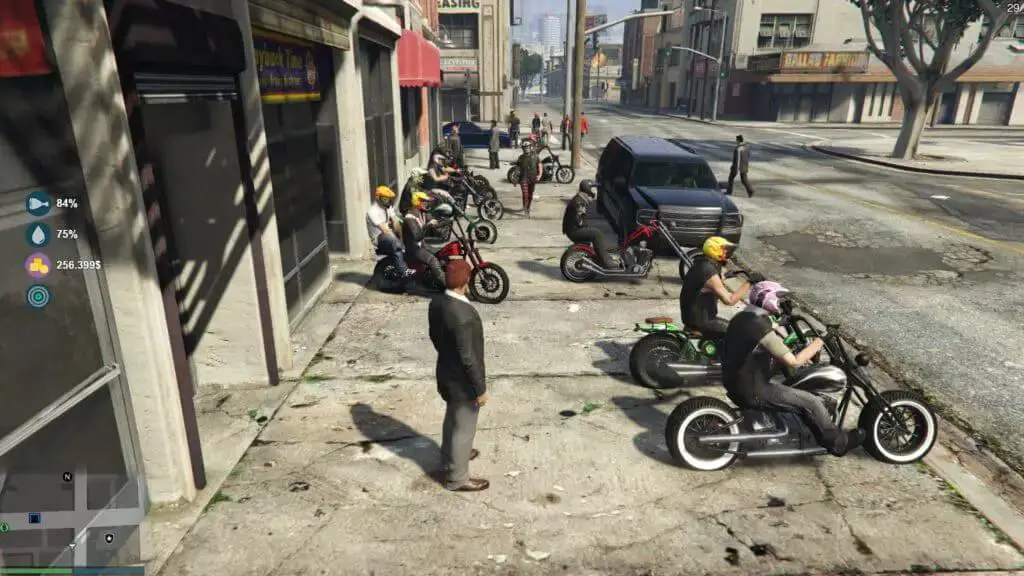This screenshot has height=576, width=1024.
Task: Activate the green concentric circles icon
Action: pyautogui.click(x=38, y=296)
